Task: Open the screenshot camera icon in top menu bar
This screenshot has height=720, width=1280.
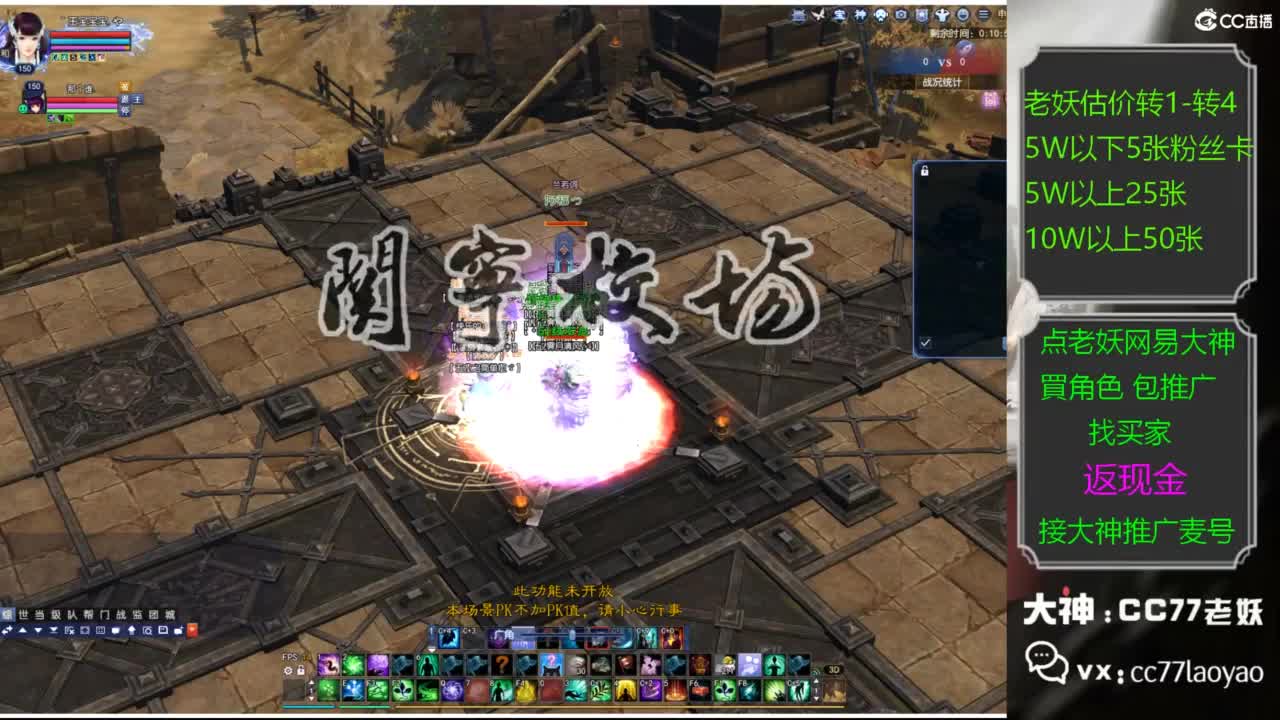Action: pyautogui.click(x=899, y=14)
